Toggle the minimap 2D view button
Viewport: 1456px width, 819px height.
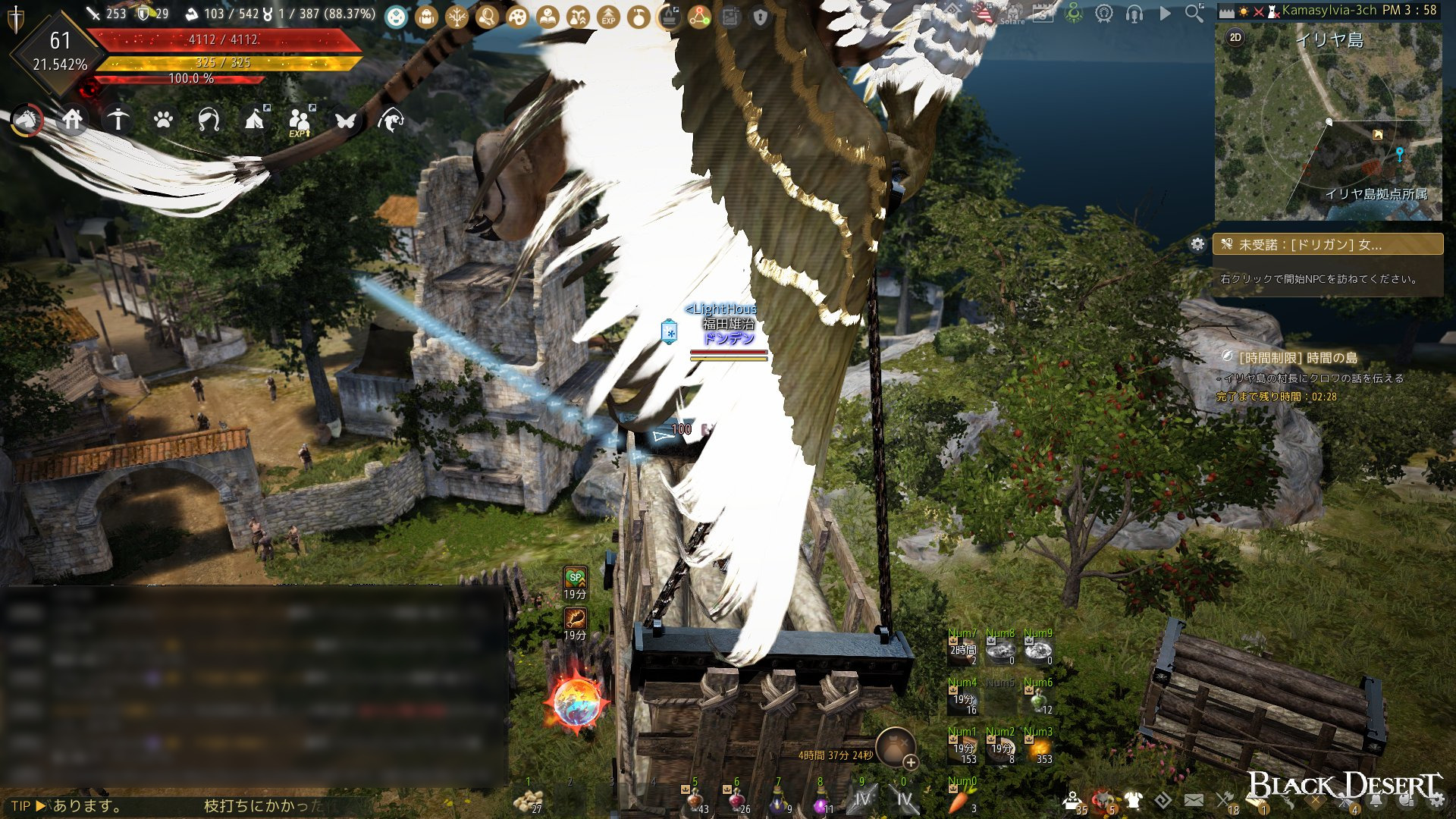click(x=1235, y=37)
